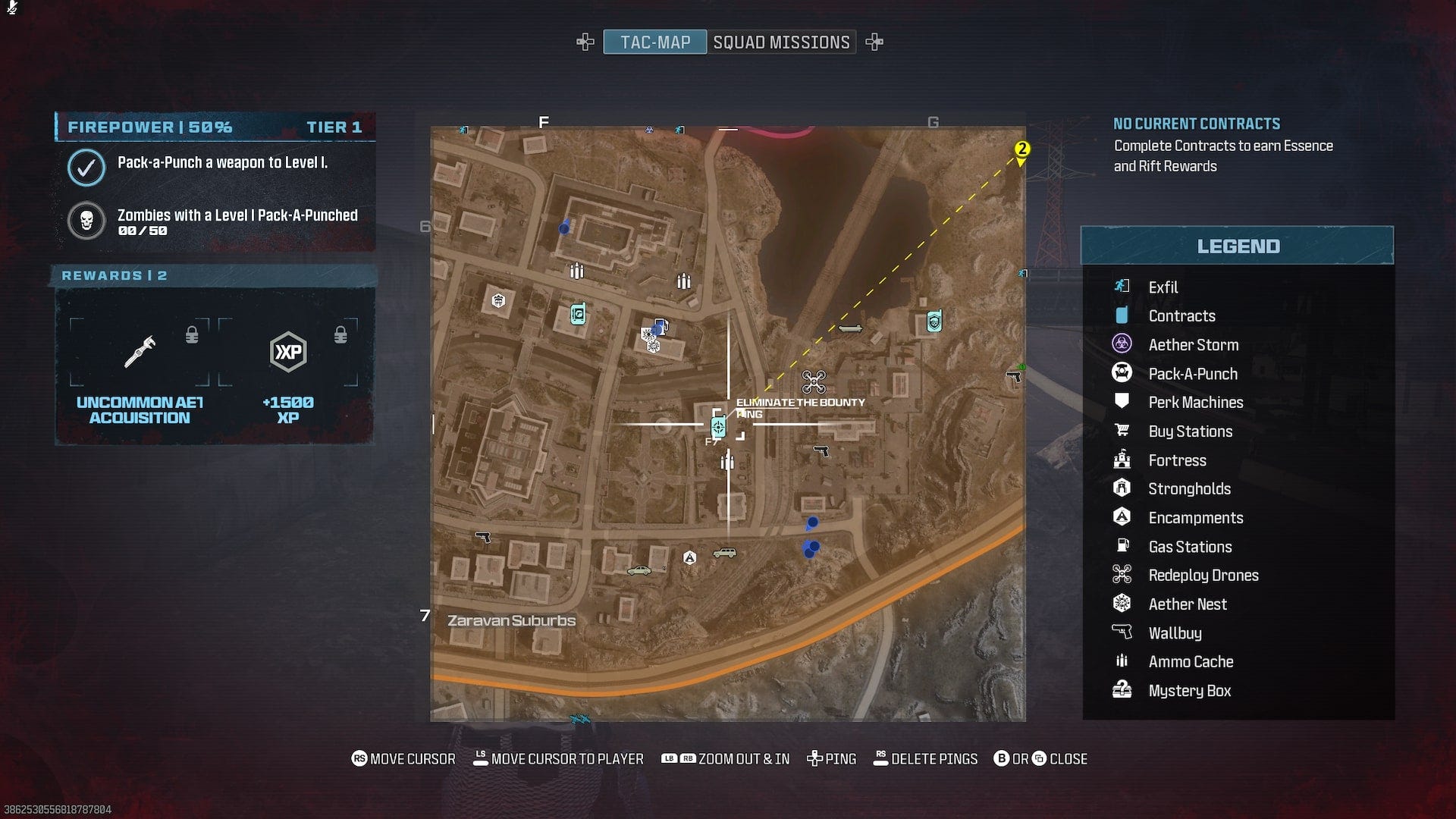Select the Buy Station icon in the Legend
Screen dimensions: 1456x819
[x=1122, y=431]
